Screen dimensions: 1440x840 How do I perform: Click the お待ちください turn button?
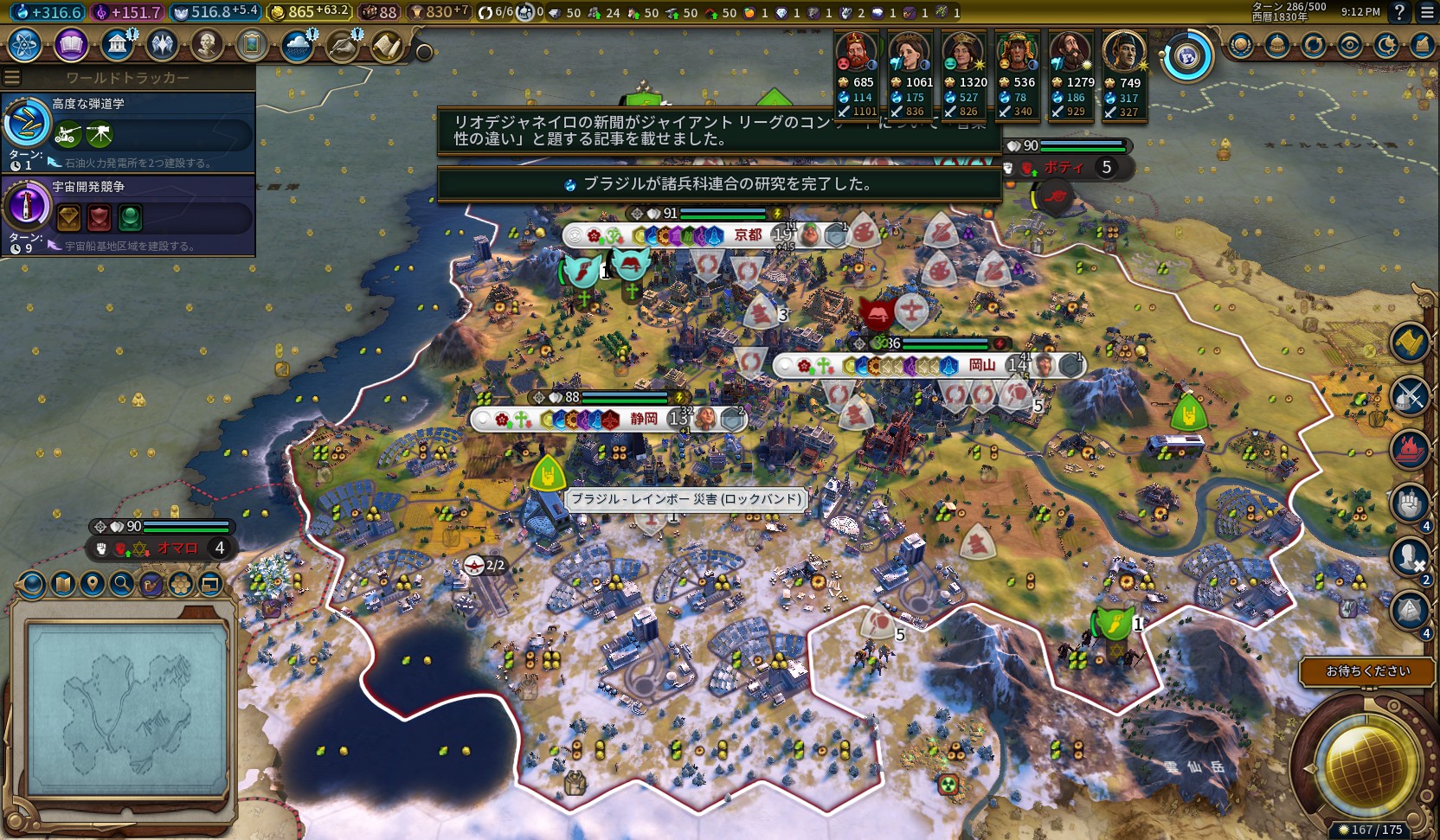[1367, 671]
